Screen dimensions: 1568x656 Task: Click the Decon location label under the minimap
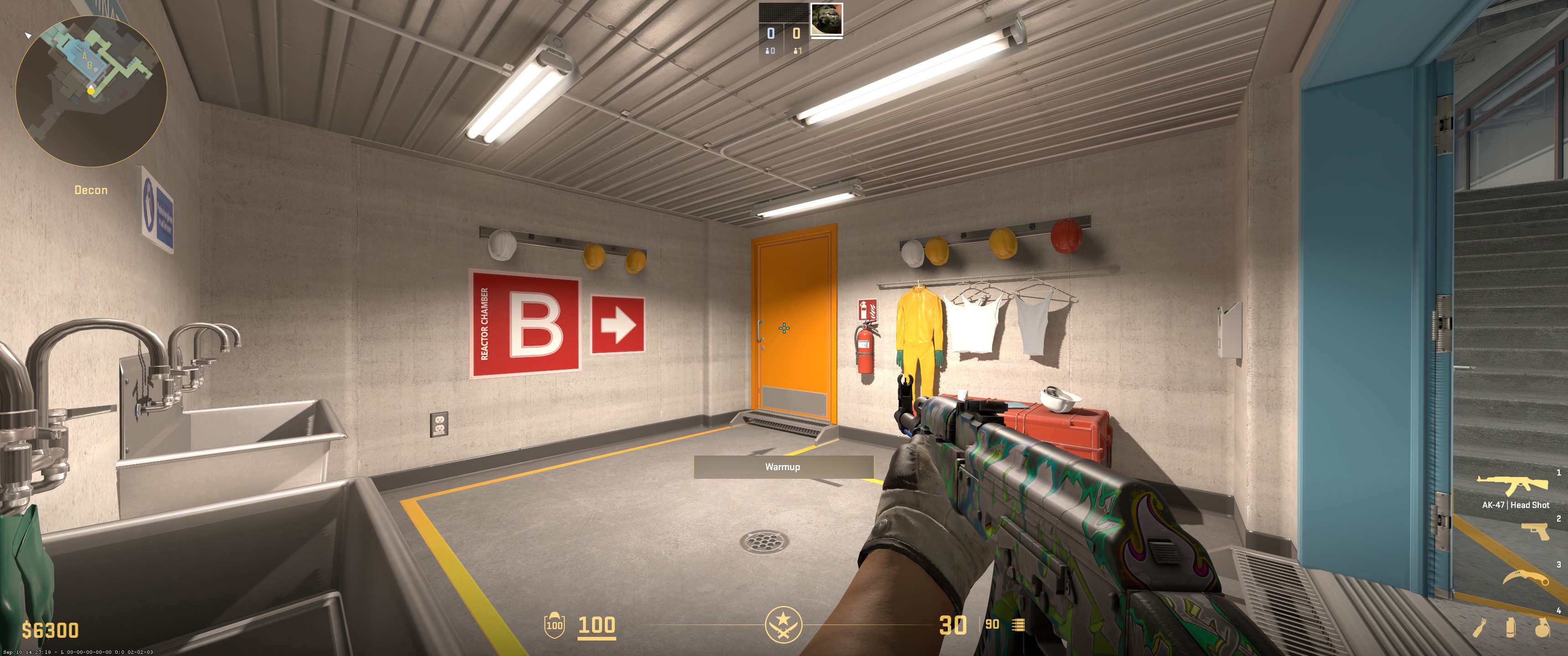90,190
